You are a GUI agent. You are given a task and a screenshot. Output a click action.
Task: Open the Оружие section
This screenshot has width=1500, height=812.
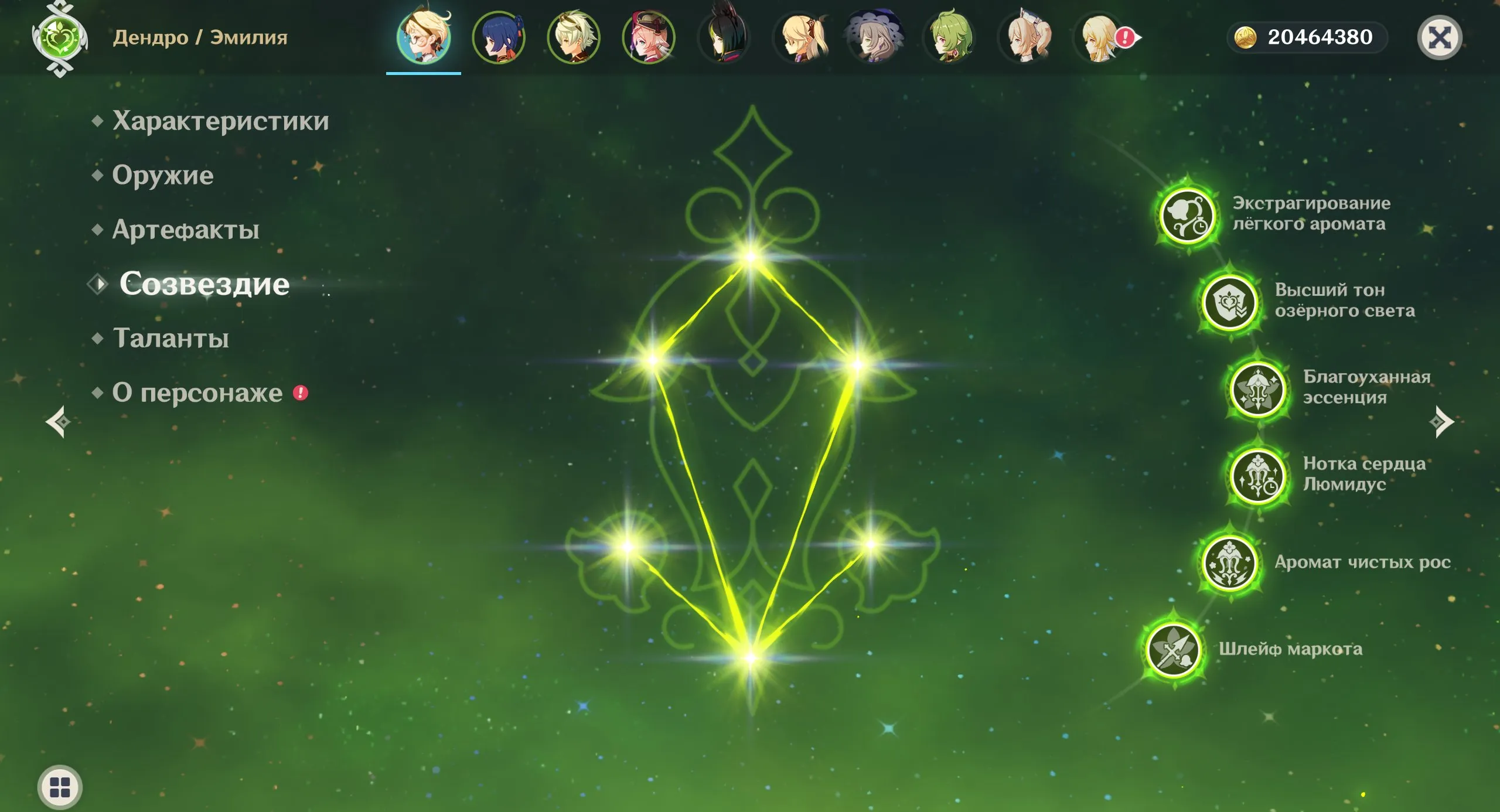coord(163,176)
